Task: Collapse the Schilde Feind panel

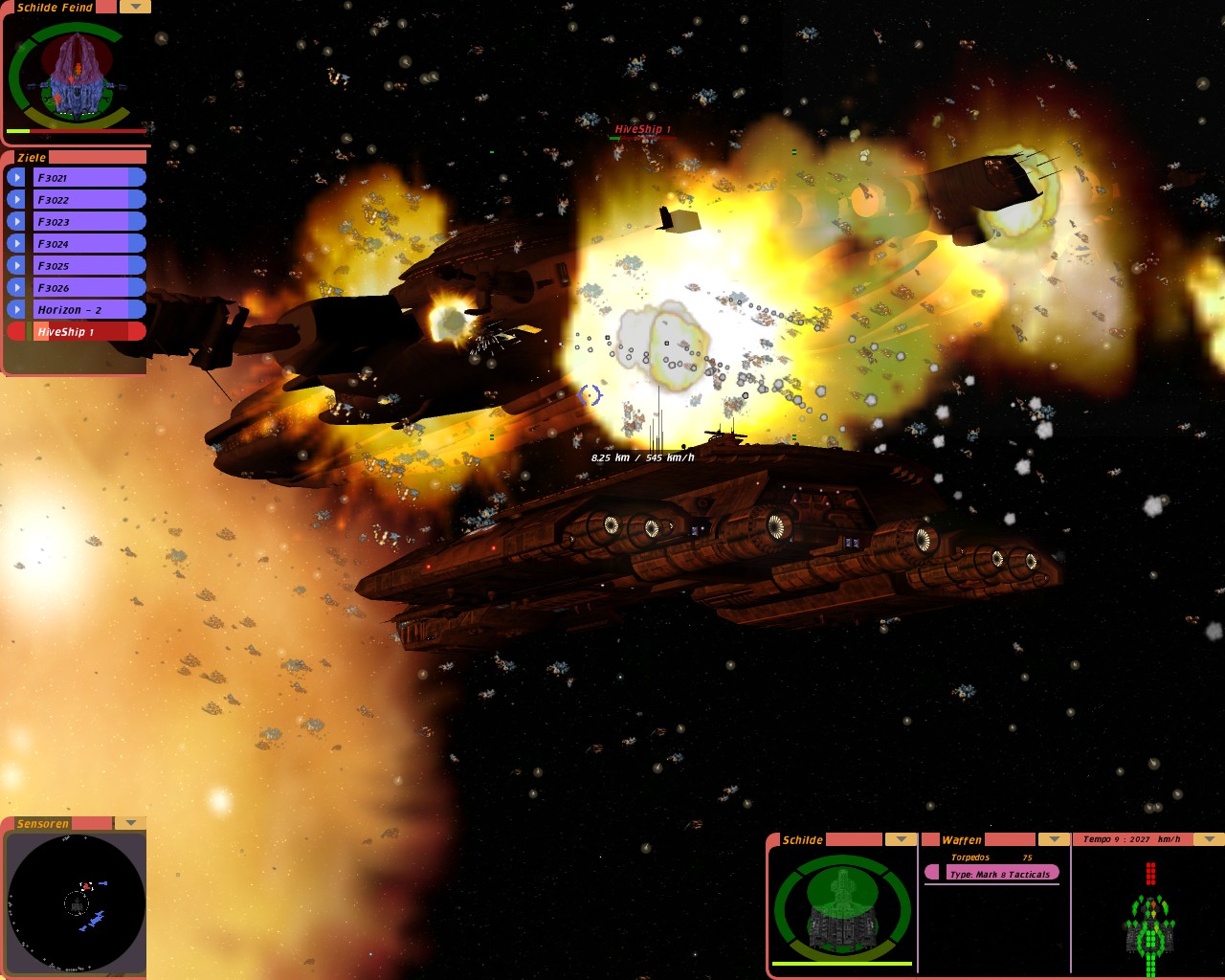Action: click(x=135, y=7)
